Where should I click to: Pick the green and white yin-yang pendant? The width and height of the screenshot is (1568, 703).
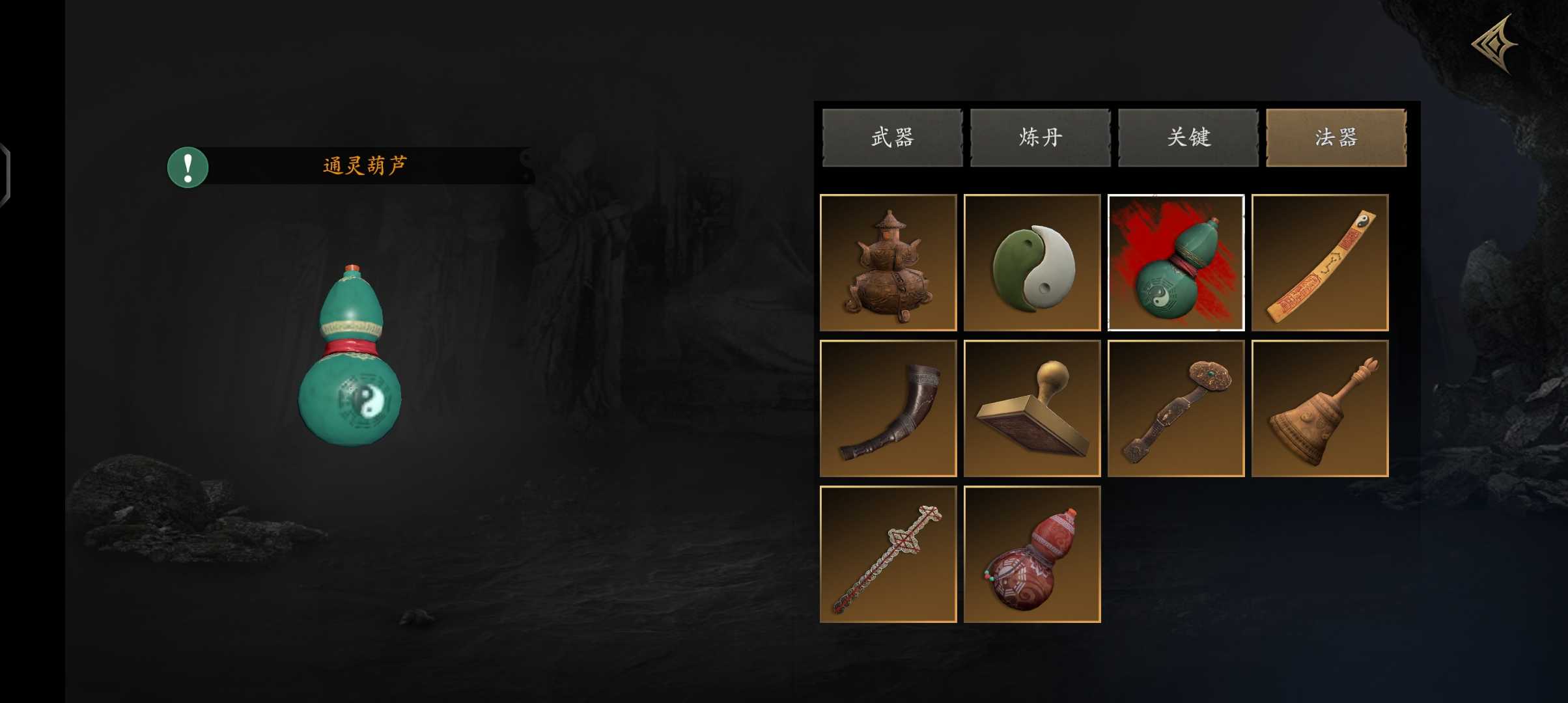1032,262
